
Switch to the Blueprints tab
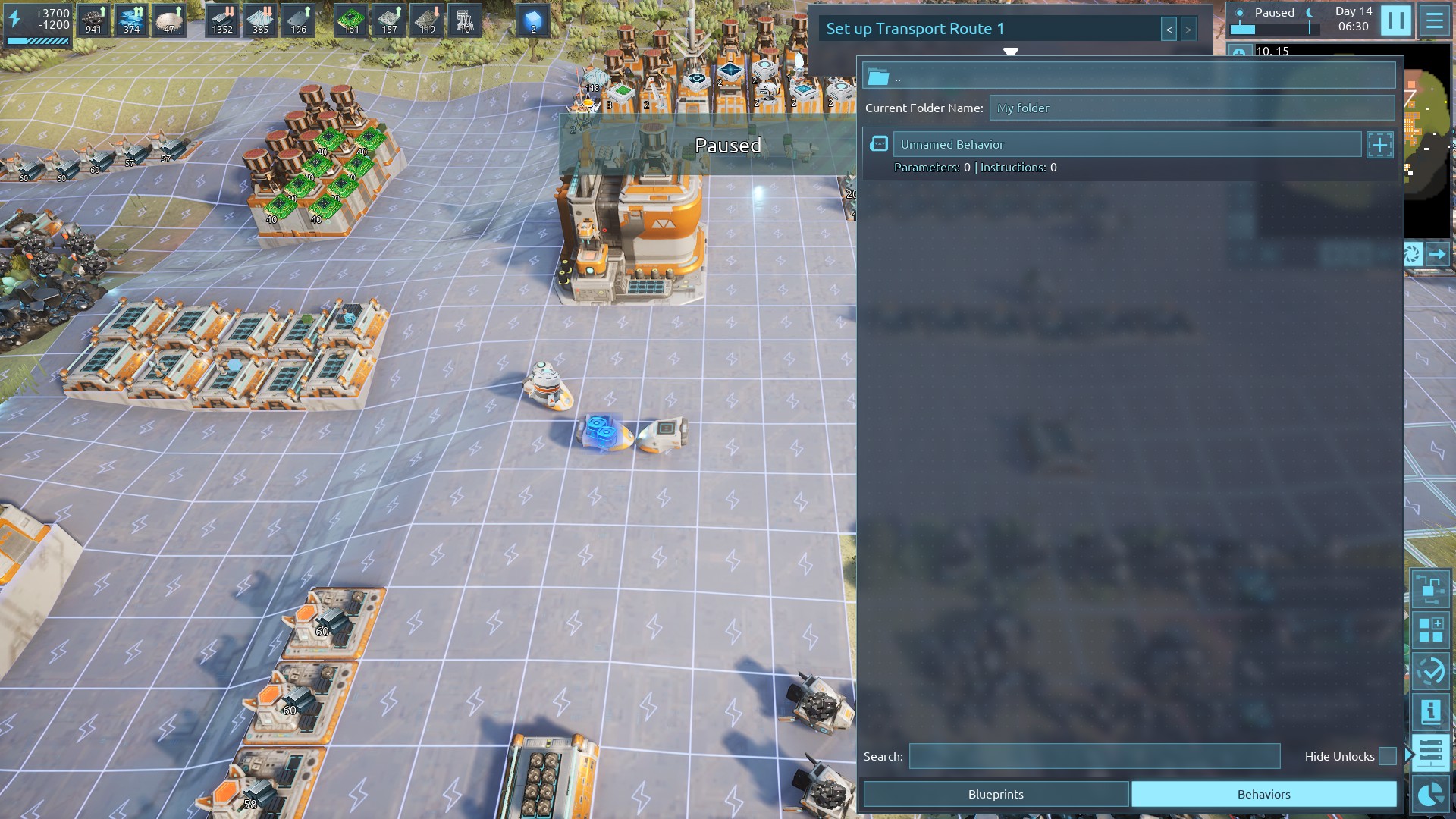[995, 794]
